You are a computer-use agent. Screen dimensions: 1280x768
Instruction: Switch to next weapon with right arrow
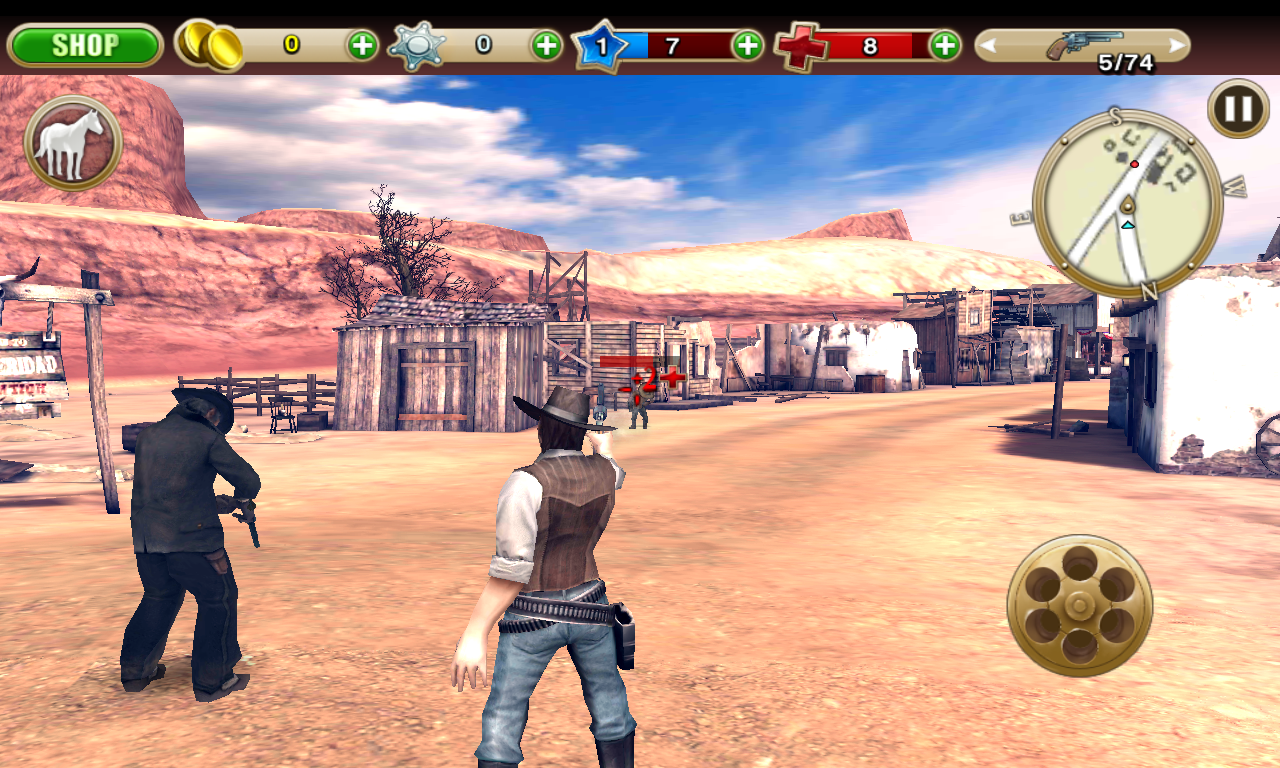pos(1177,45)
